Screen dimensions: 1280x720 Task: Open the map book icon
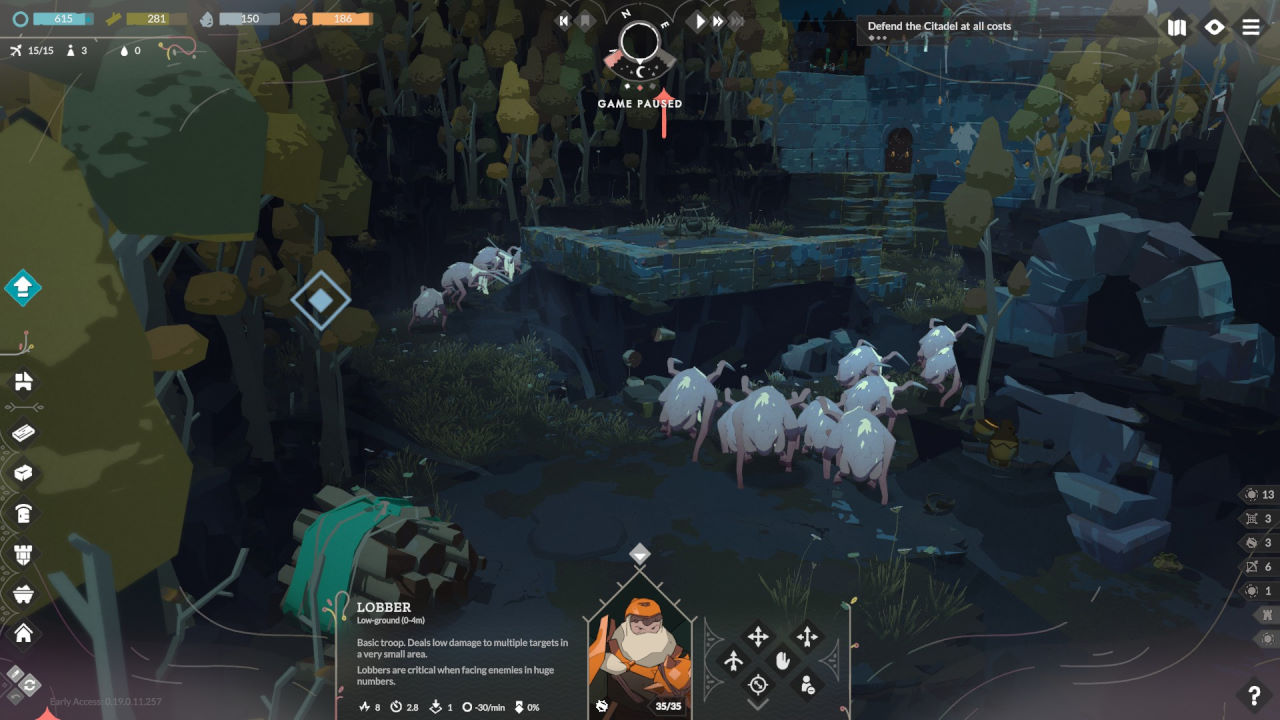point(1177,27)
